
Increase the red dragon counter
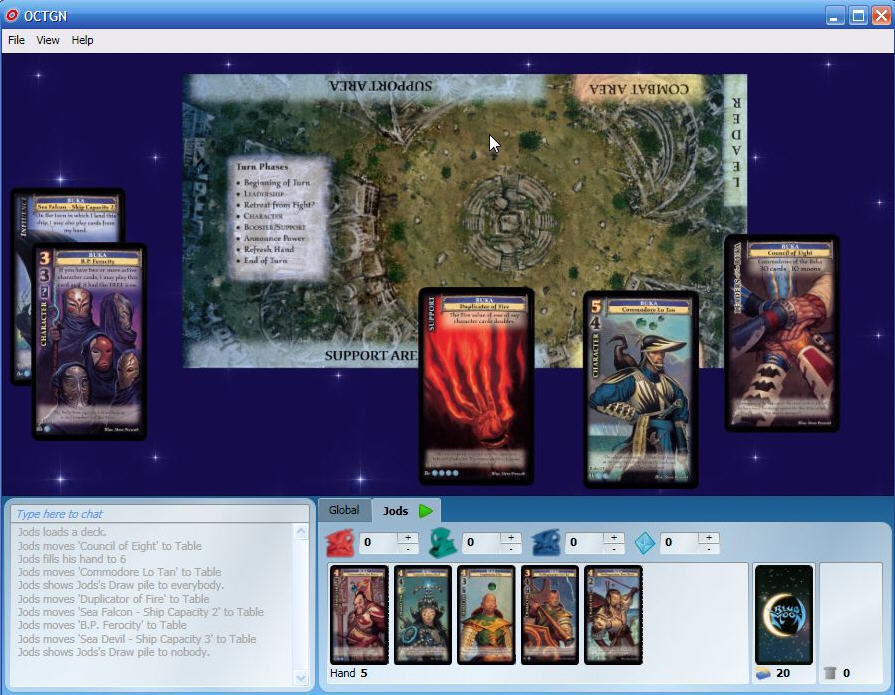coord(407,538)
